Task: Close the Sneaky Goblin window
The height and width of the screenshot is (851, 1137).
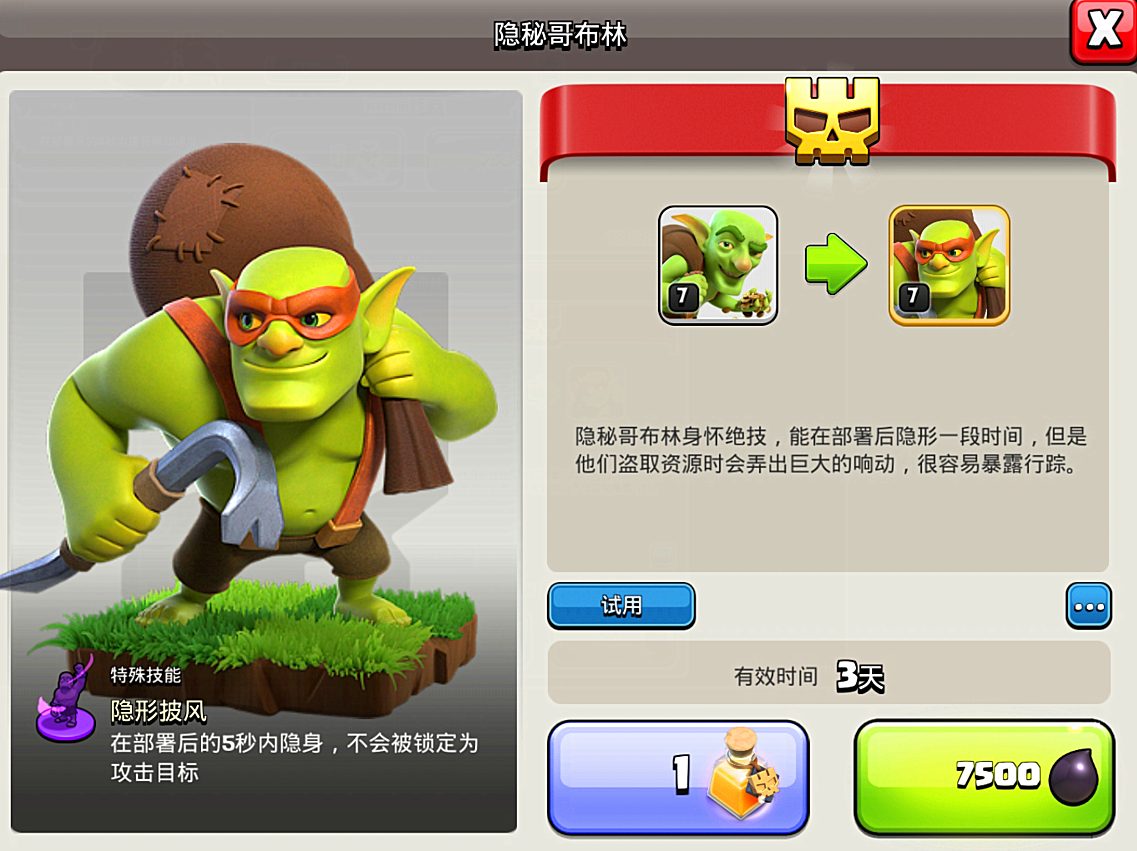Action: (1103, 32)
